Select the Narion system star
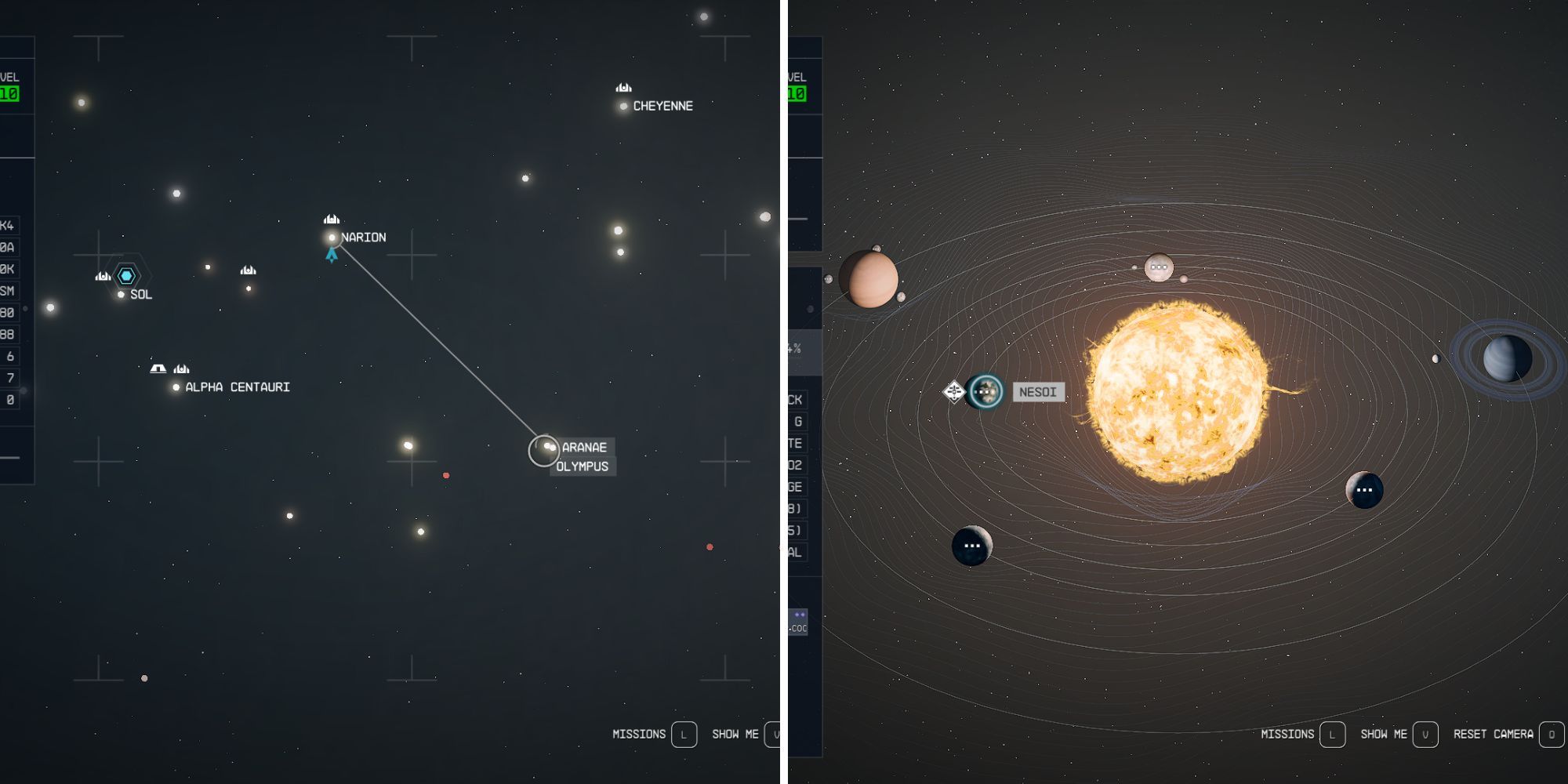 (x=331, y=235)
